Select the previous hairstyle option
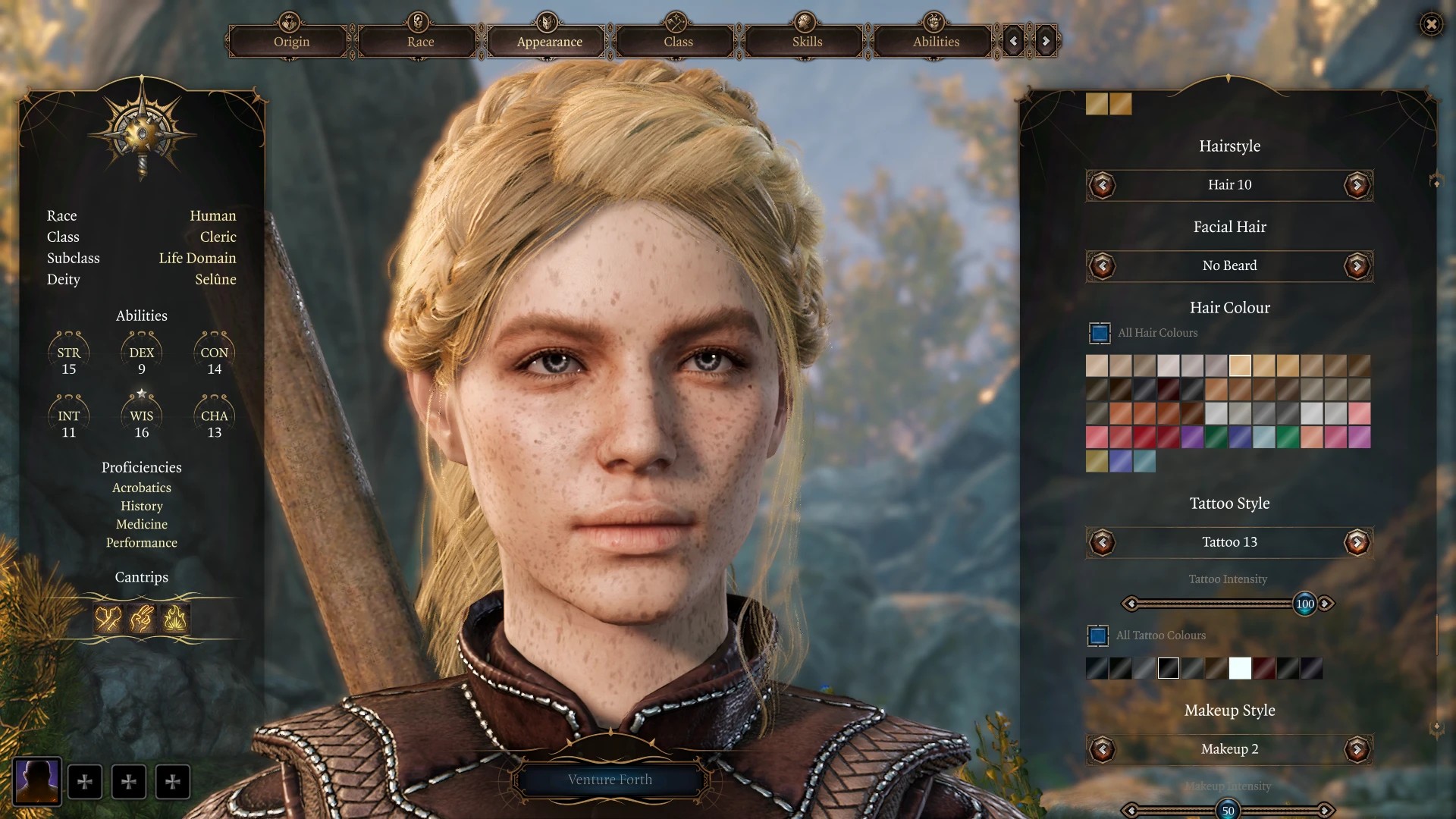This screenshot has width=1456, height=819. (1102, 185)
